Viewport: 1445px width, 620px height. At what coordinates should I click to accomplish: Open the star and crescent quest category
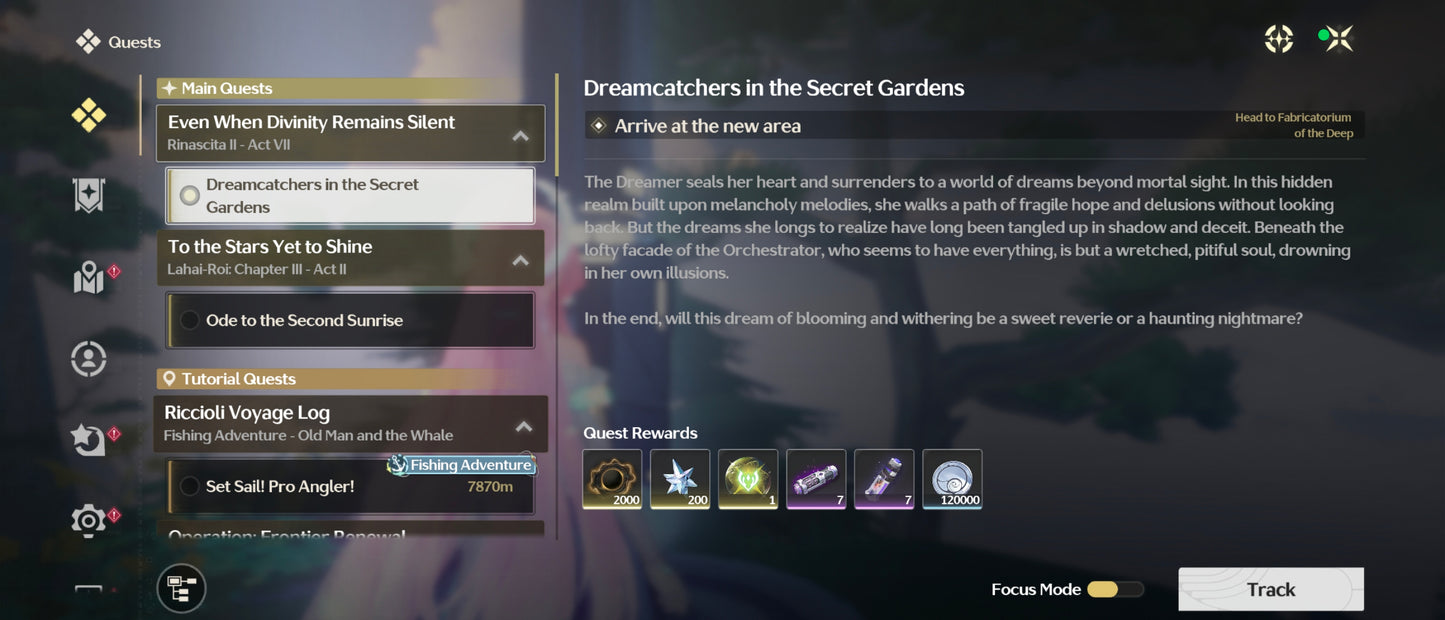[x=89, y=439]
